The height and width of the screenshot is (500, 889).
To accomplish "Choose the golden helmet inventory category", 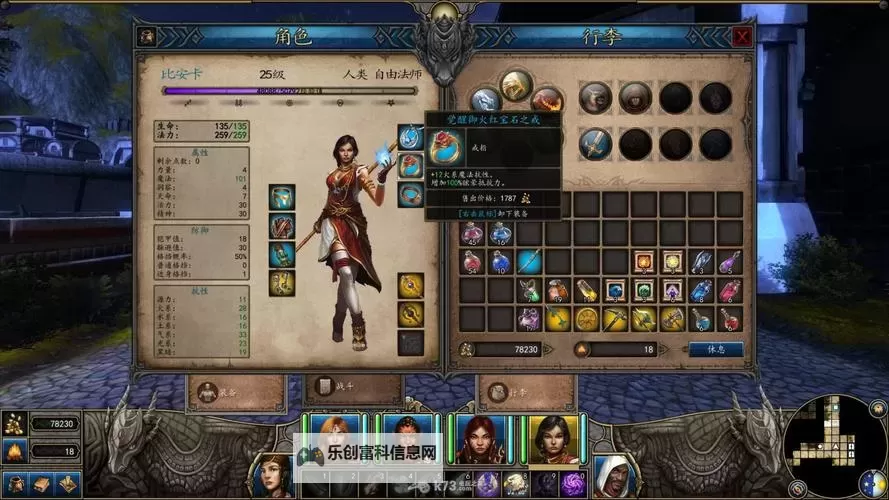I will coord(516,86).
